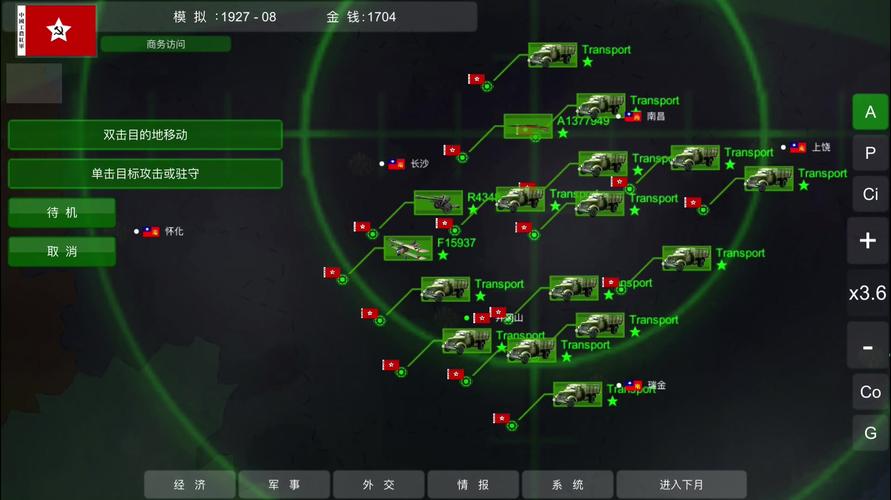Open the 军事 military menu
The image size is (891, 500).
(x=284, y=485)
